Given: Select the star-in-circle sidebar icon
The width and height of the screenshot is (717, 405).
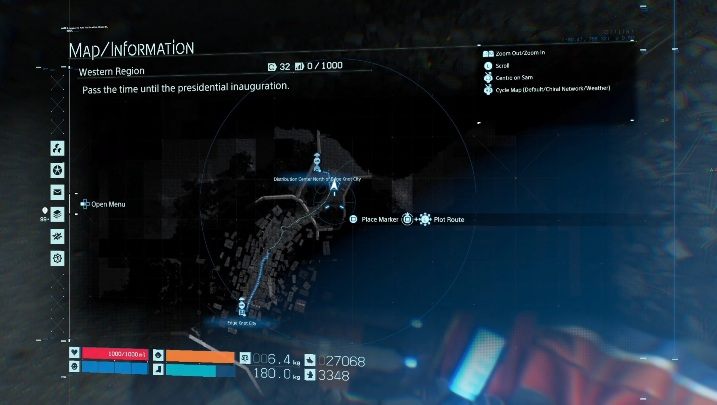Looking at the screenshot, I should pos(57,169).
